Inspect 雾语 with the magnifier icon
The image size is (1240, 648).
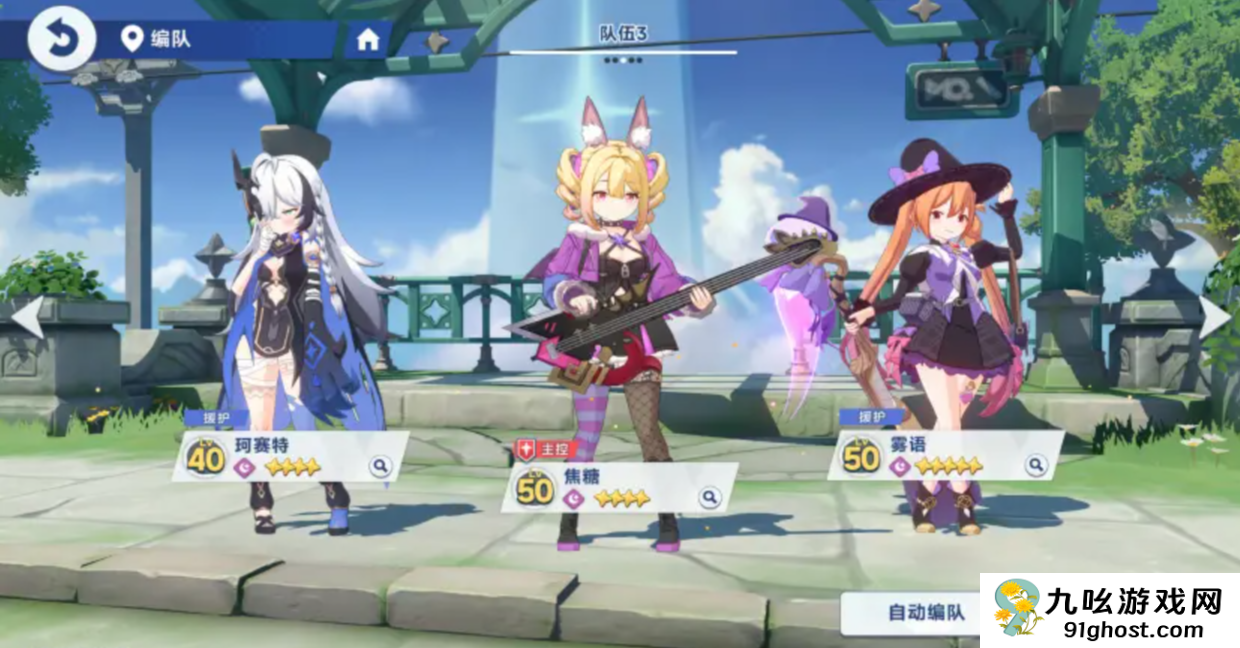(1036, 465)
